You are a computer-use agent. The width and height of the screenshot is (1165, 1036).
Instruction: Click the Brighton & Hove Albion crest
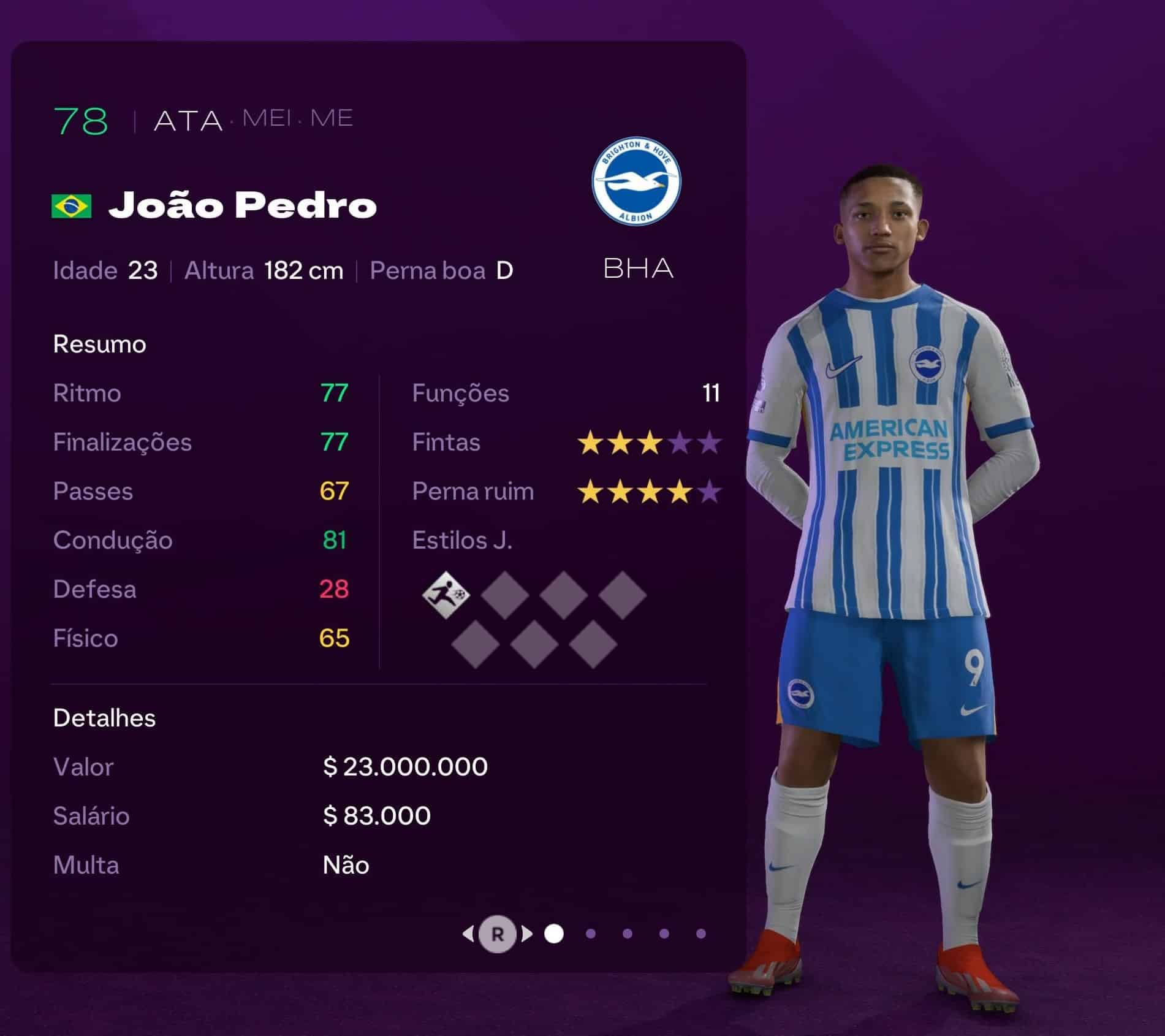[x=636, y=181]
